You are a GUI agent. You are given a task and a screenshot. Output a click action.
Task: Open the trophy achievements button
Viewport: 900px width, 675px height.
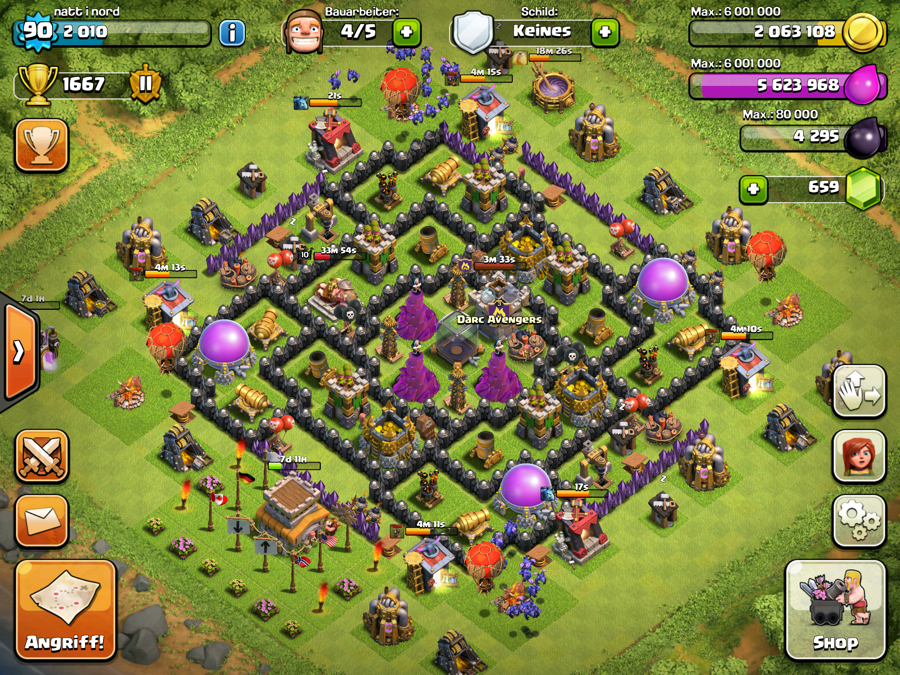point(42,146)
